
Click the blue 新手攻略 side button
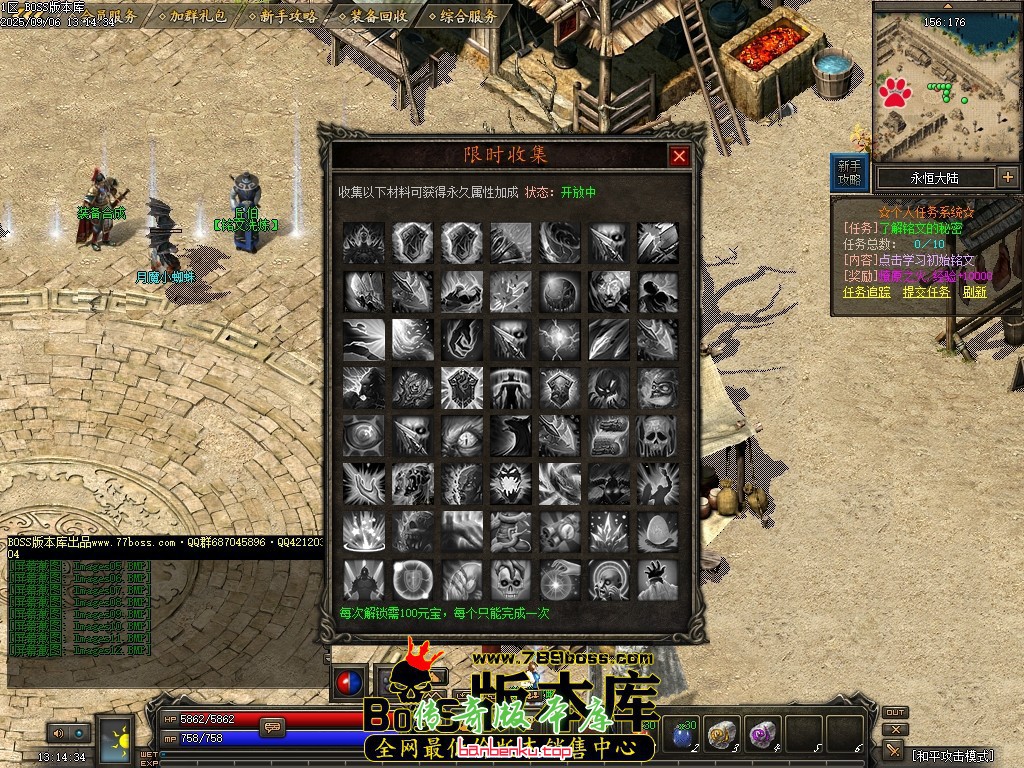click(849, 172)
